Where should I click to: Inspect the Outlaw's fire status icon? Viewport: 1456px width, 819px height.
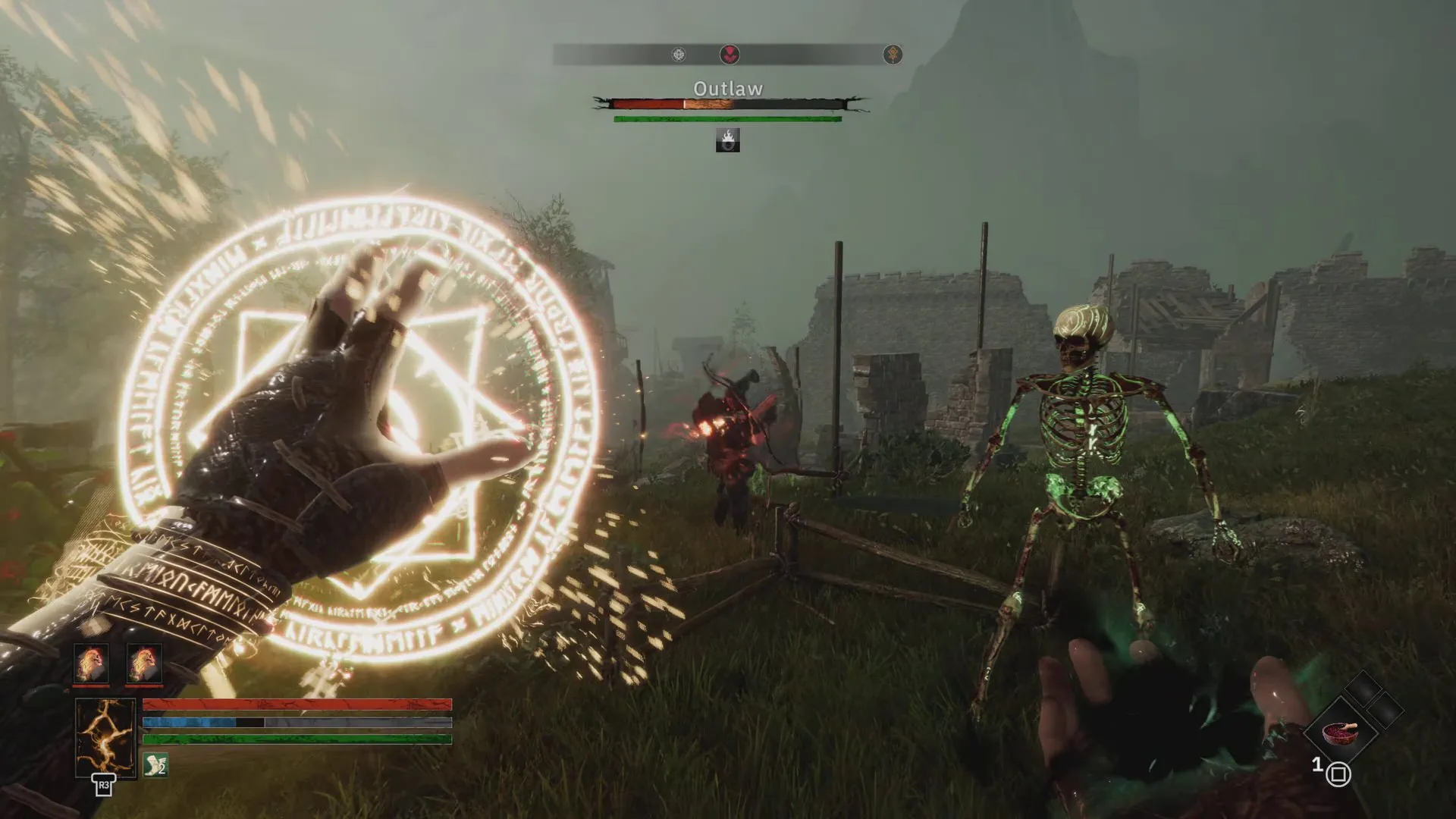coord(727,140)
